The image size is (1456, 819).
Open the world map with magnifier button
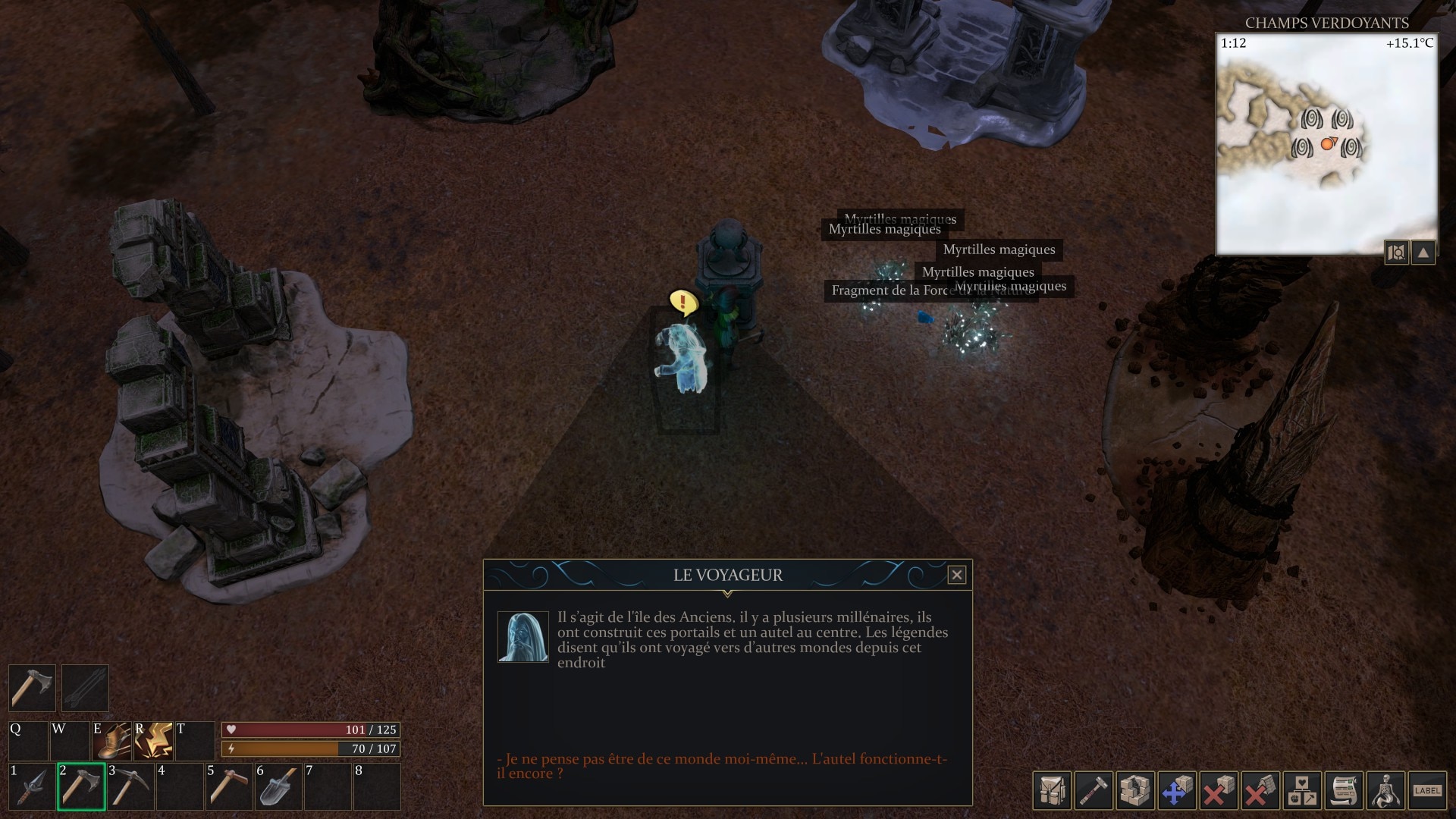pyautogui.click(x=1397, y=253)
